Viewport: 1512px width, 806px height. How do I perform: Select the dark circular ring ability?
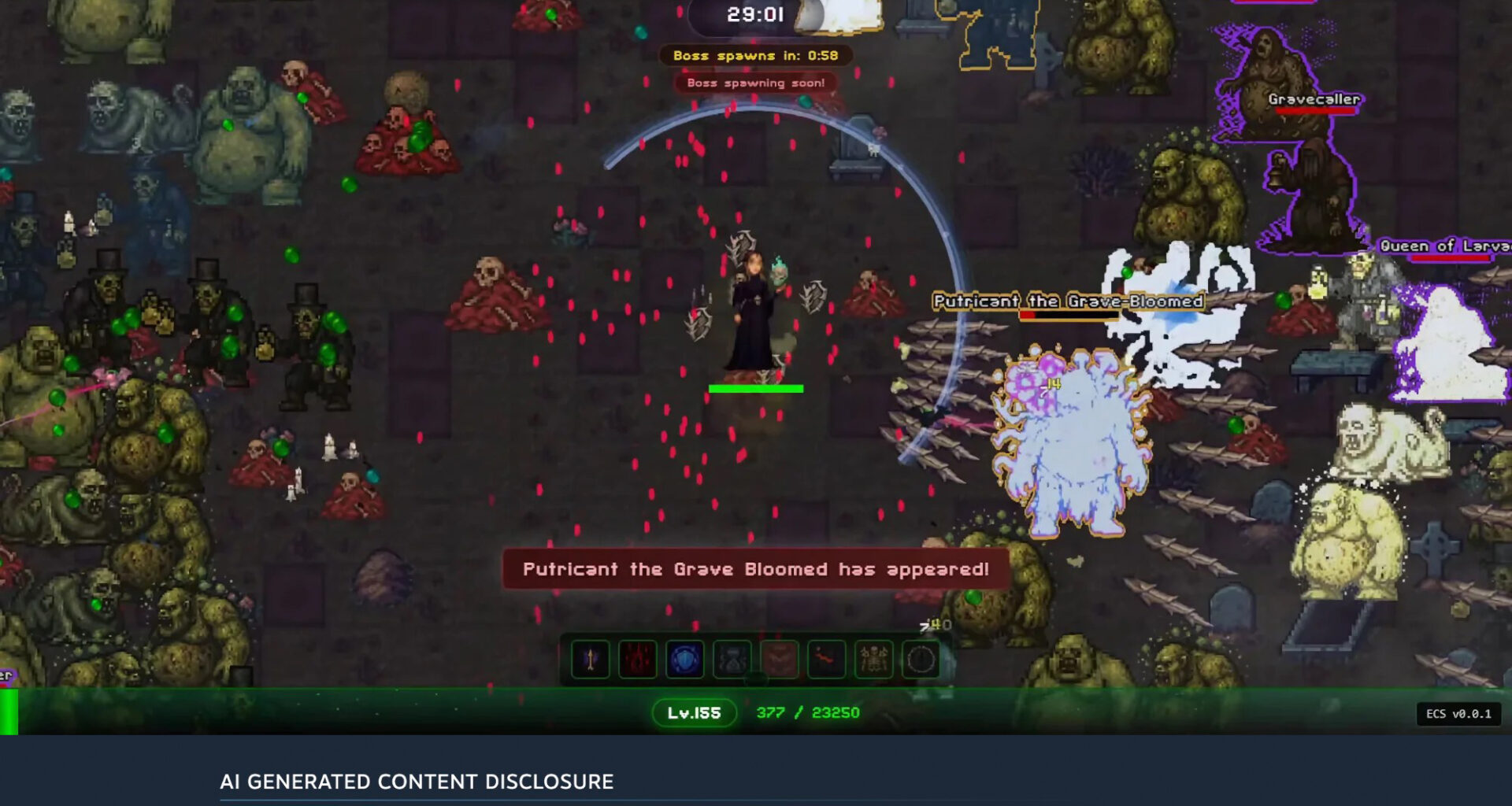point(921,660)
